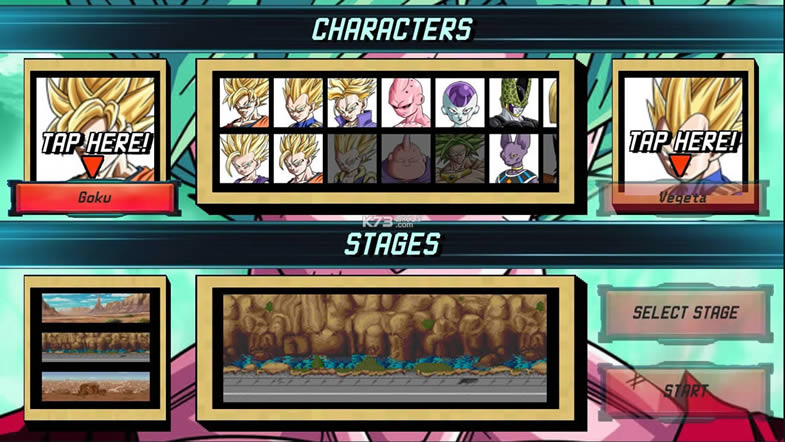Select the pink Kid Buu character tile
785x442 pixels.
tap(405, 103)
